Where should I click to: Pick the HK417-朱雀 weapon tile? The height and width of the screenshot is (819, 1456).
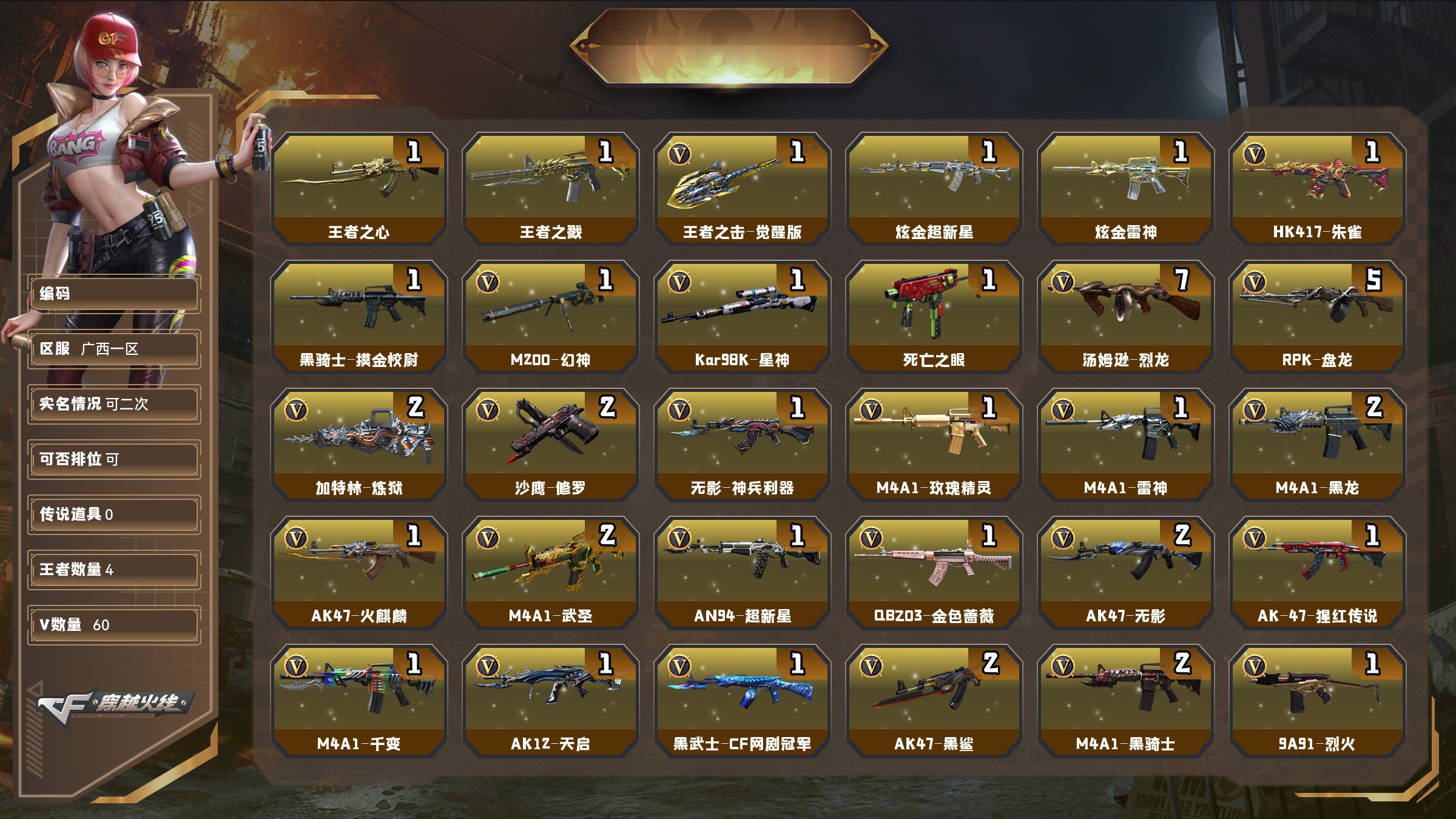[1318, 188]
